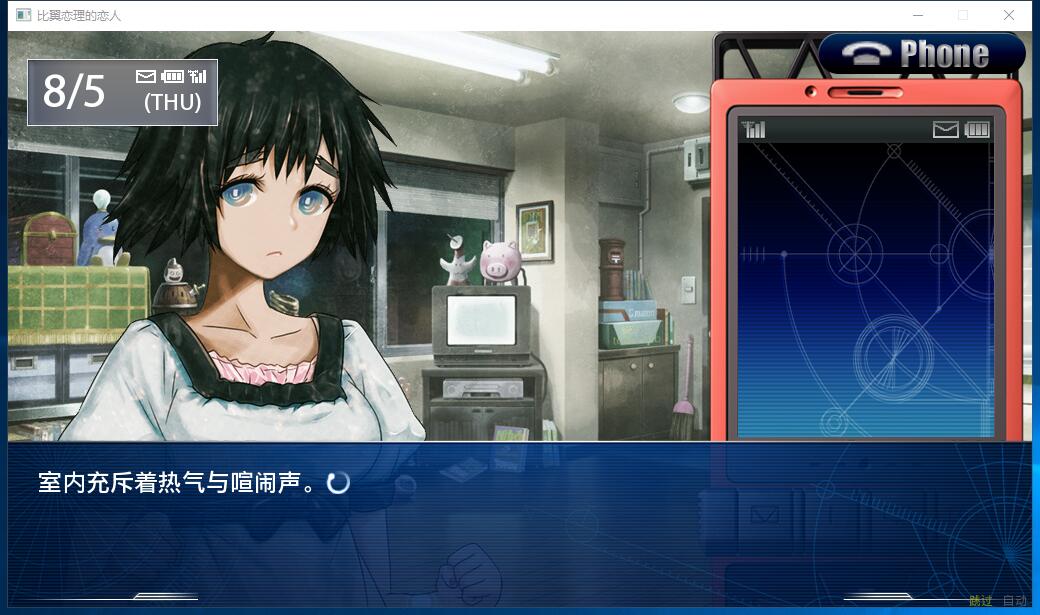
Task: Close the game window
Action: click(1009, 15)
